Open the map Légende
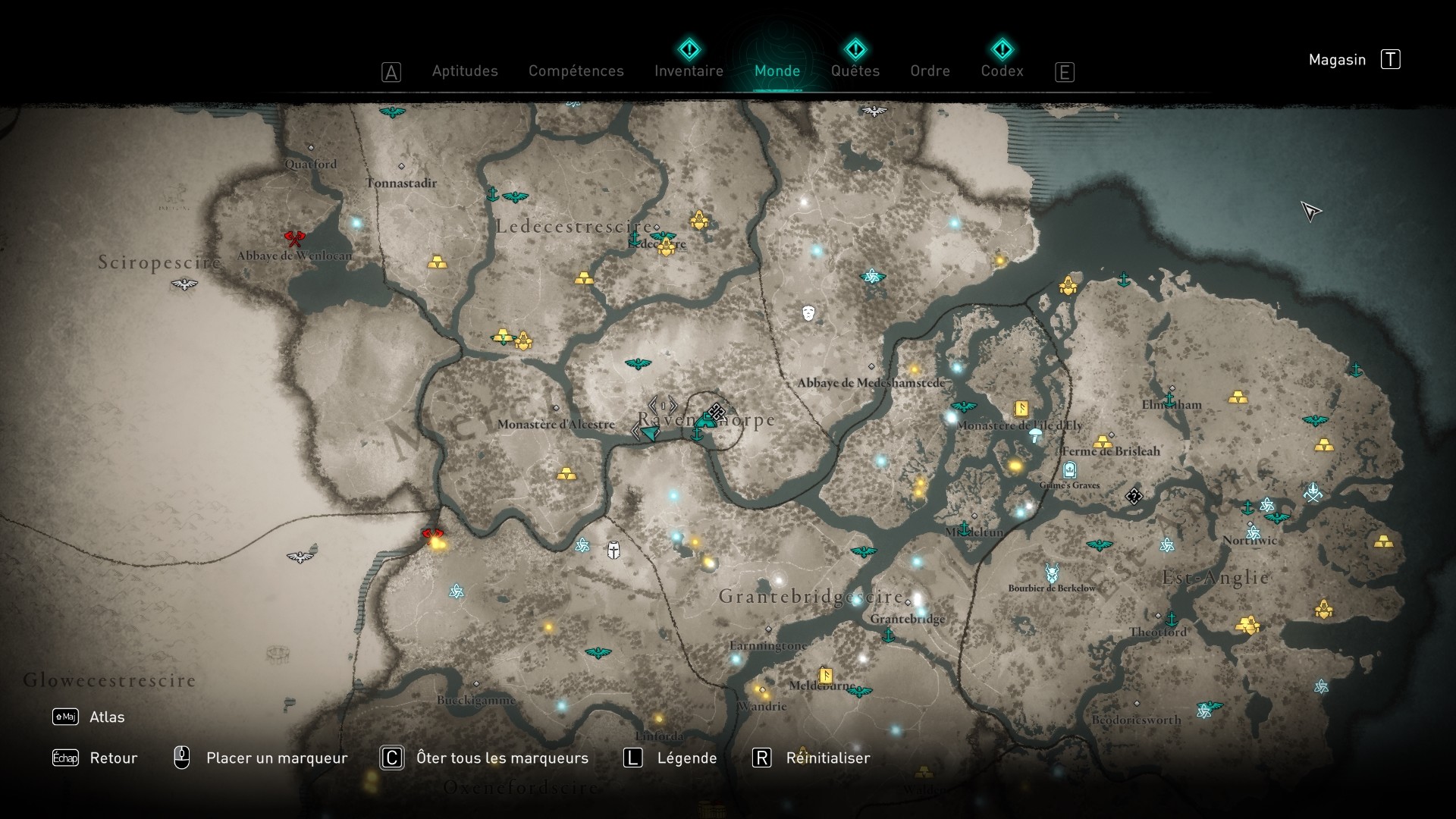 coord(687,758)
